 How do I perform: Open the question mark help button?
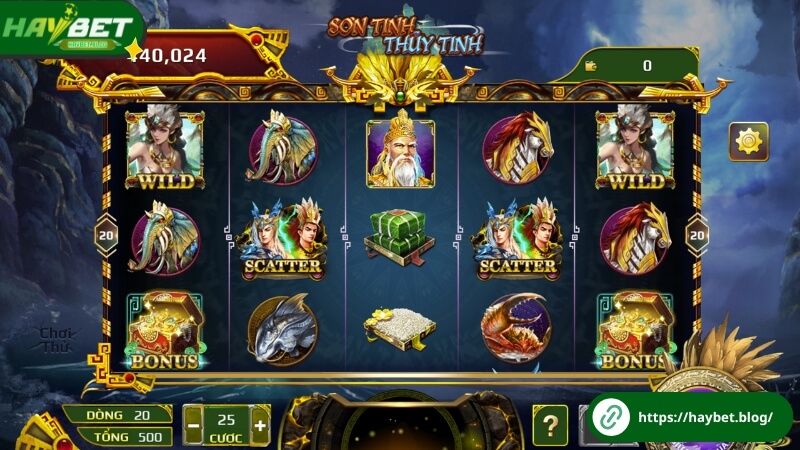point(549,425)
